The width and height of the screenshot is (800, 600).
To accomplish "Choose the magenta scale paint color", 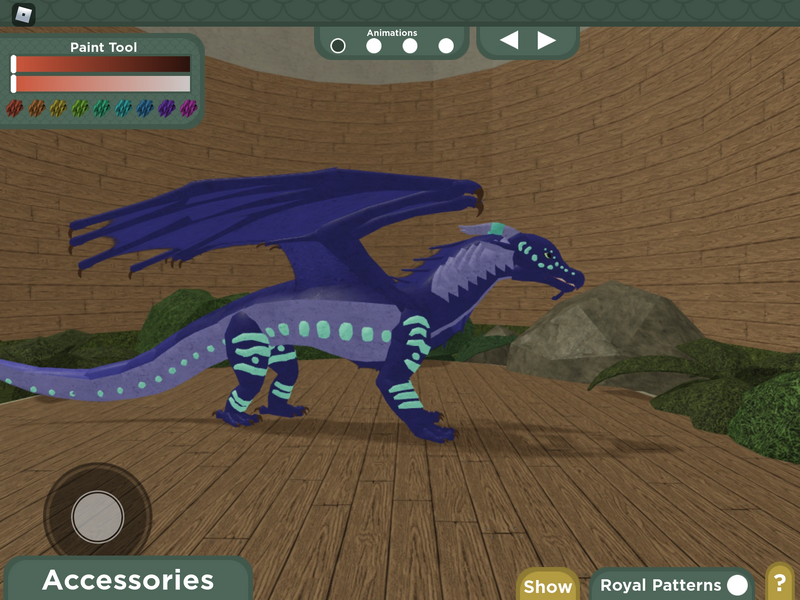I will tap(189, 108).
